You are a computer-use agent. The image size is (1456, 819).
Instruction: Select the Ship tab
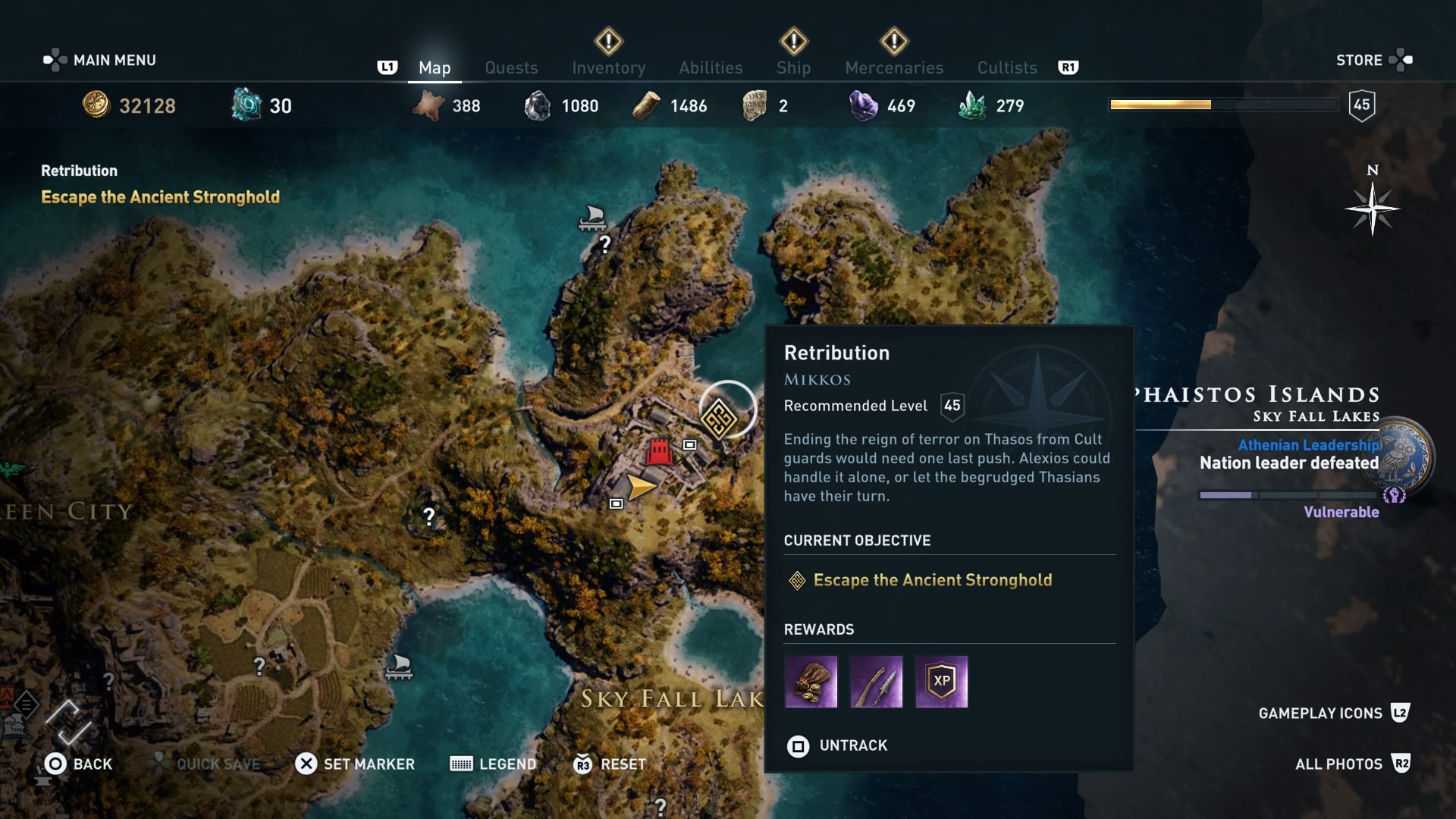point(793,67)
